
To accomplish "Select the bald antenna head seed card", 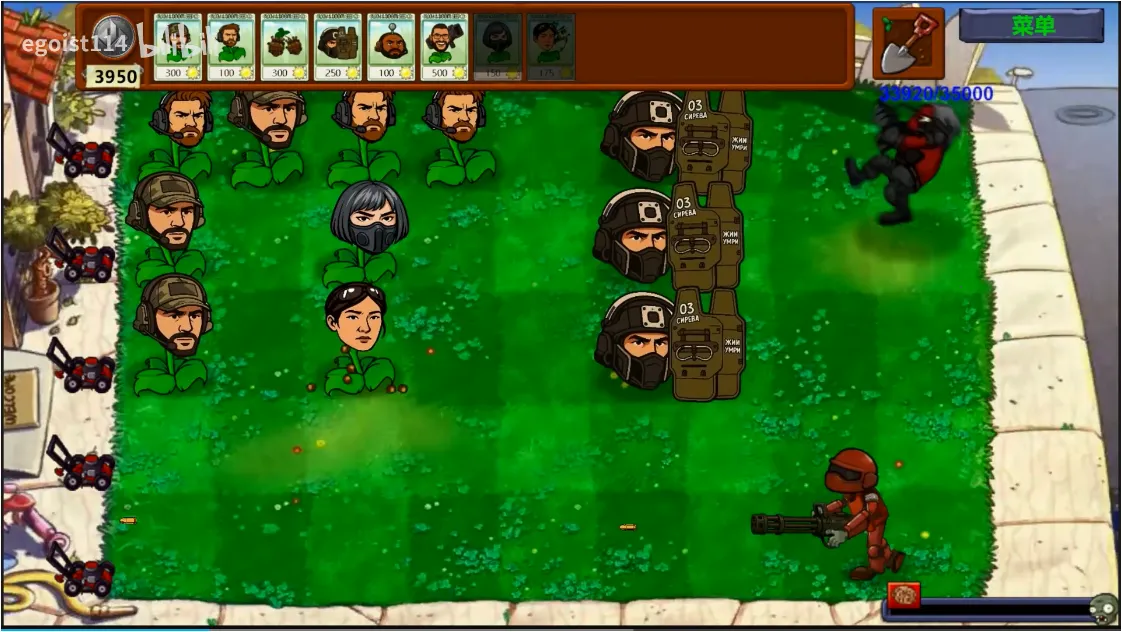I will pyautogui.click(x=391, y=46).
